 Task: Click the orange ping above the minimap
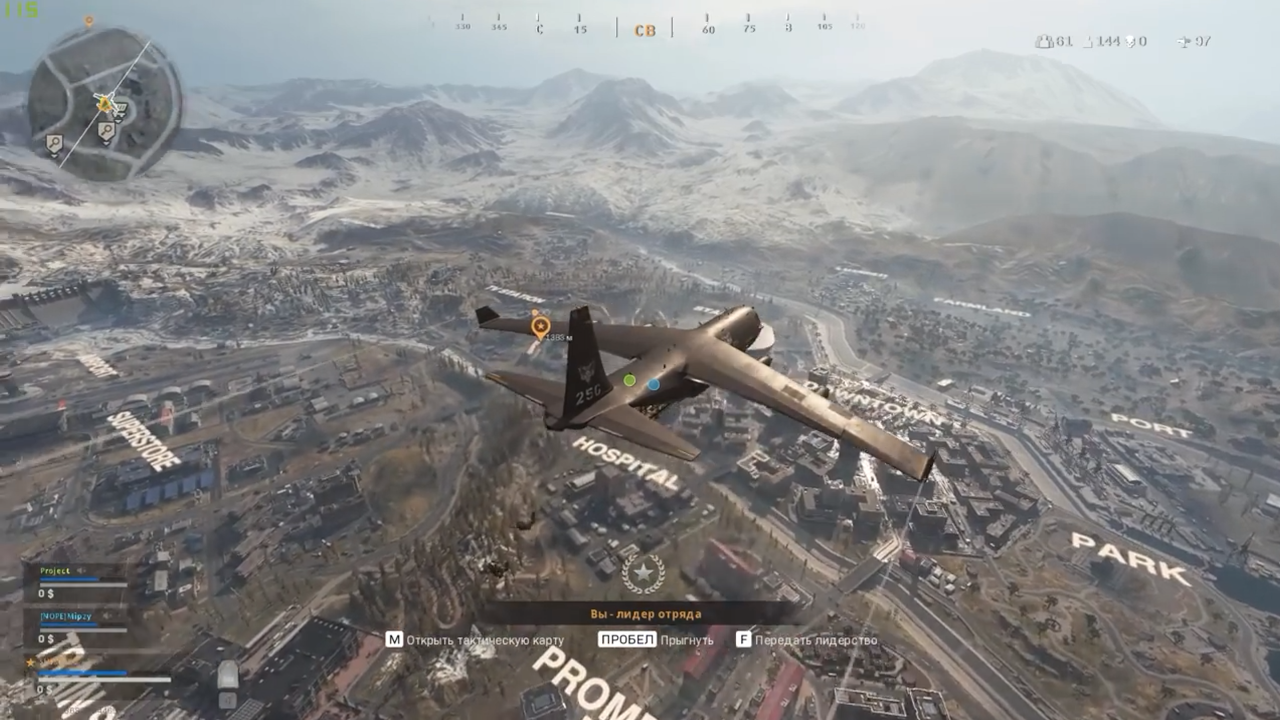[x=88, y=21]
